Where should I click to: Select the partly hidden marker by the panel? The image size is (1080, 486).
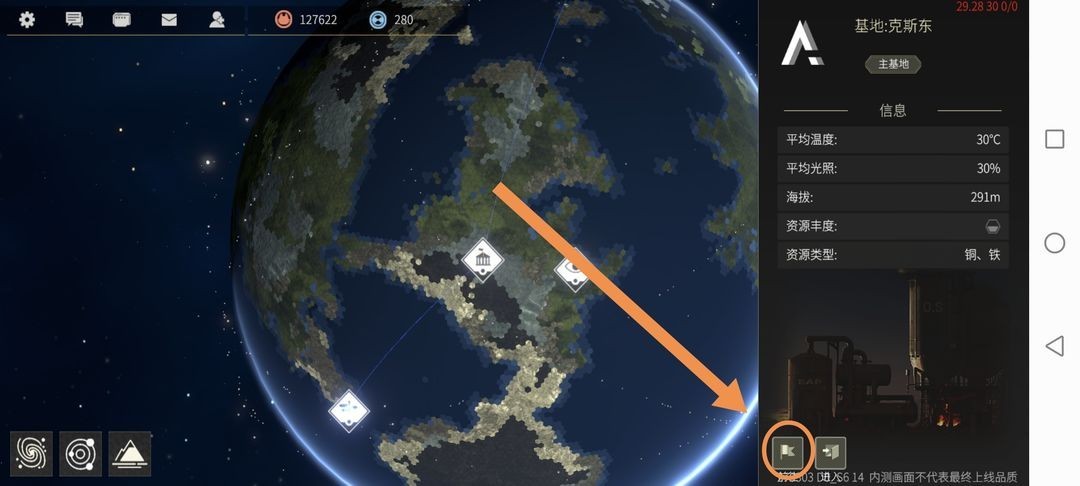[575, 268]
